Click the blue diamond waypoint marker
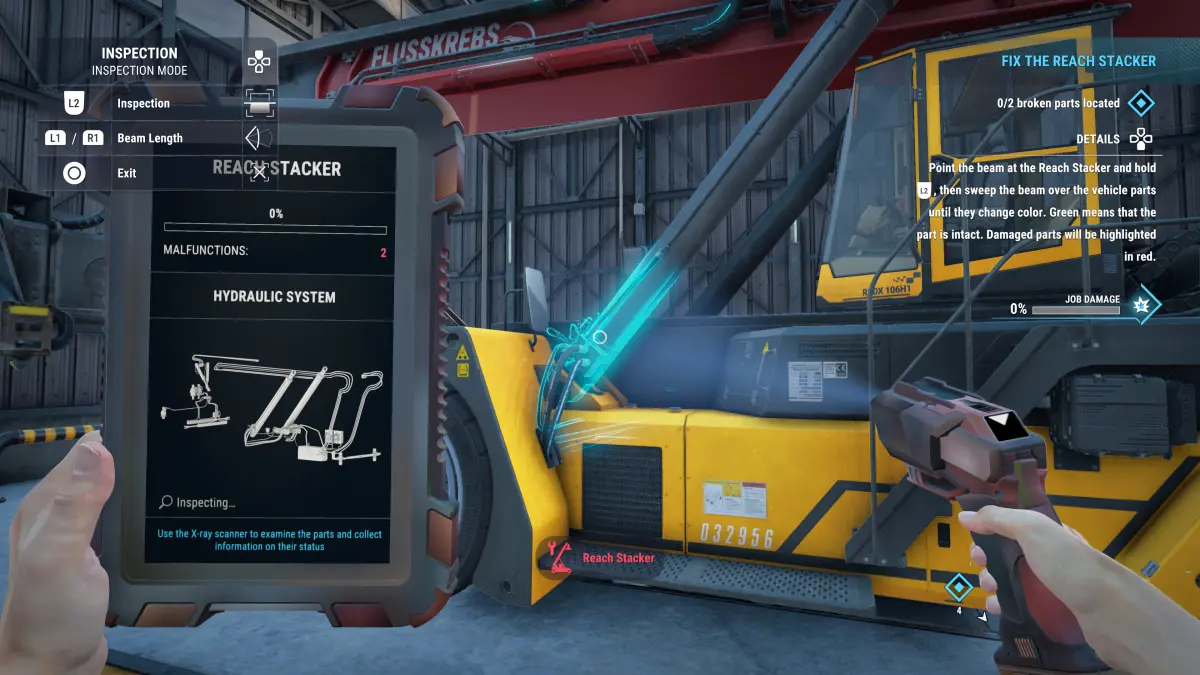The width and height of the screenshot is (1200, 675). click(x=959, y=587)
